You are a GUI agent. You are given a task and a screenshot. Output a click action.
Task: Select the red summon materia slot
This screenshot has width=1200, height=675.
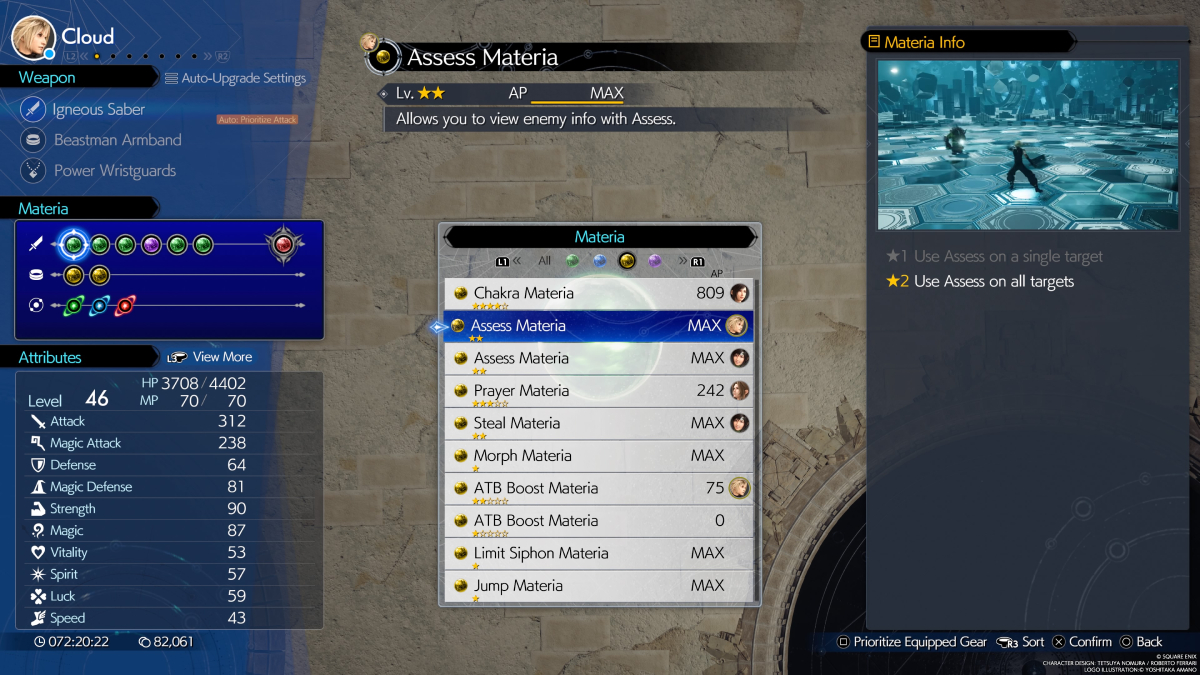pos(283,244)
